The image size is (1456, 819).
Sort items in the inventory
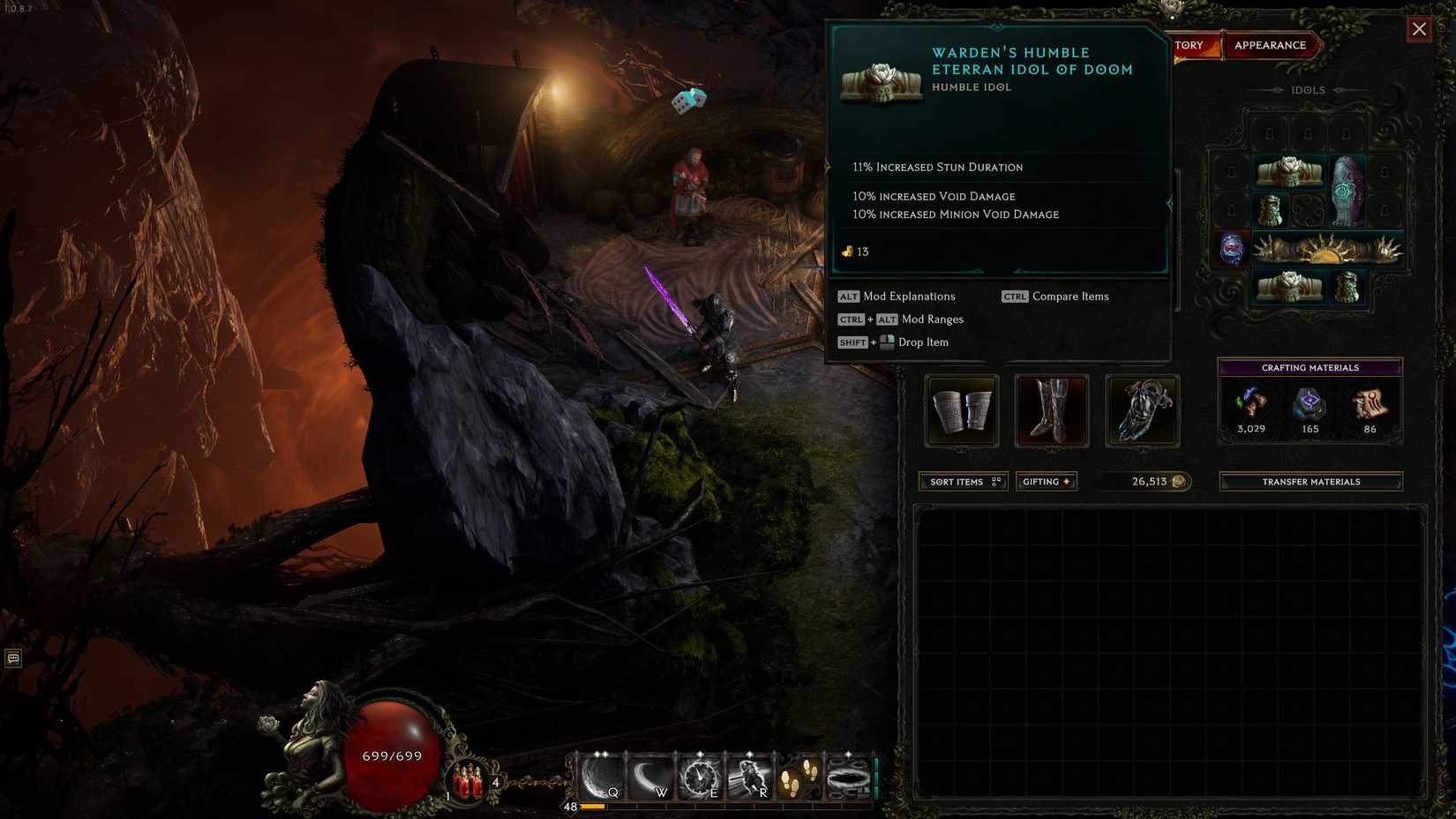tap(963, 482)
